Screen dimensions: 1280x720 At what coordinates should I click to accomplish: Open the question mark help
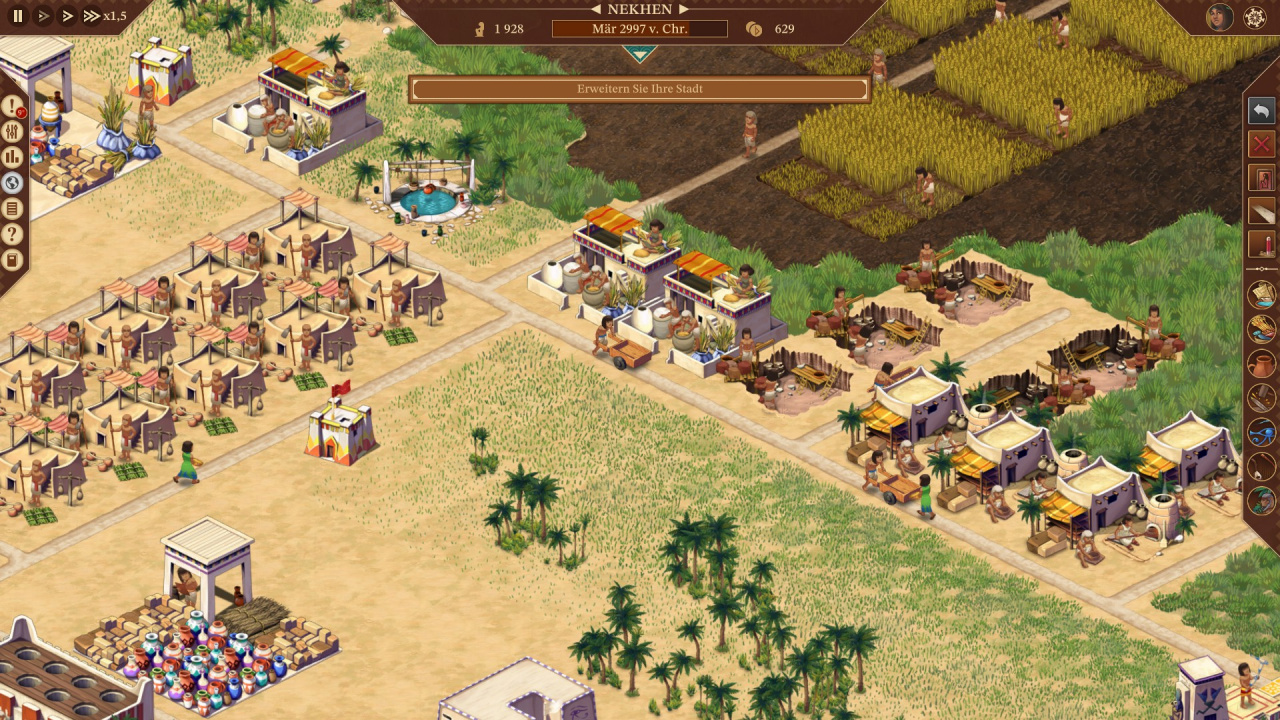[x=12, y=234]
